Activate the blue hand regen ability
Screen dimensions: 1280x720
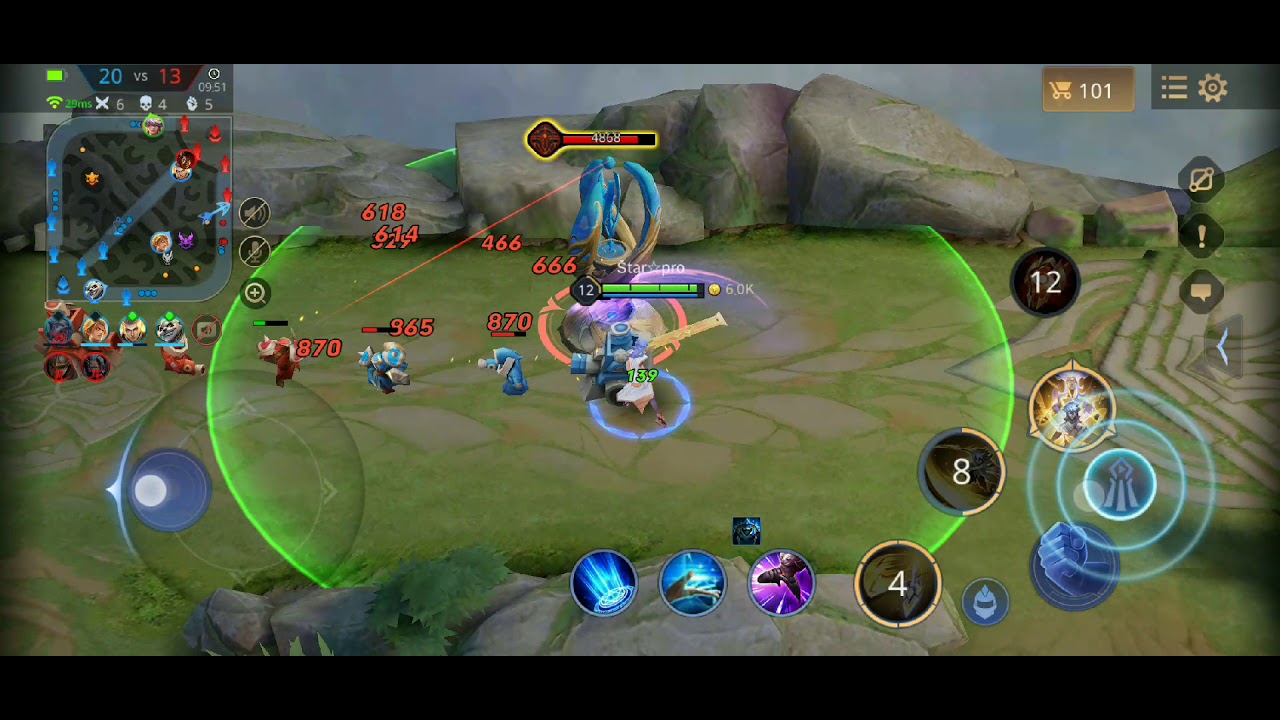click(692, 583)
